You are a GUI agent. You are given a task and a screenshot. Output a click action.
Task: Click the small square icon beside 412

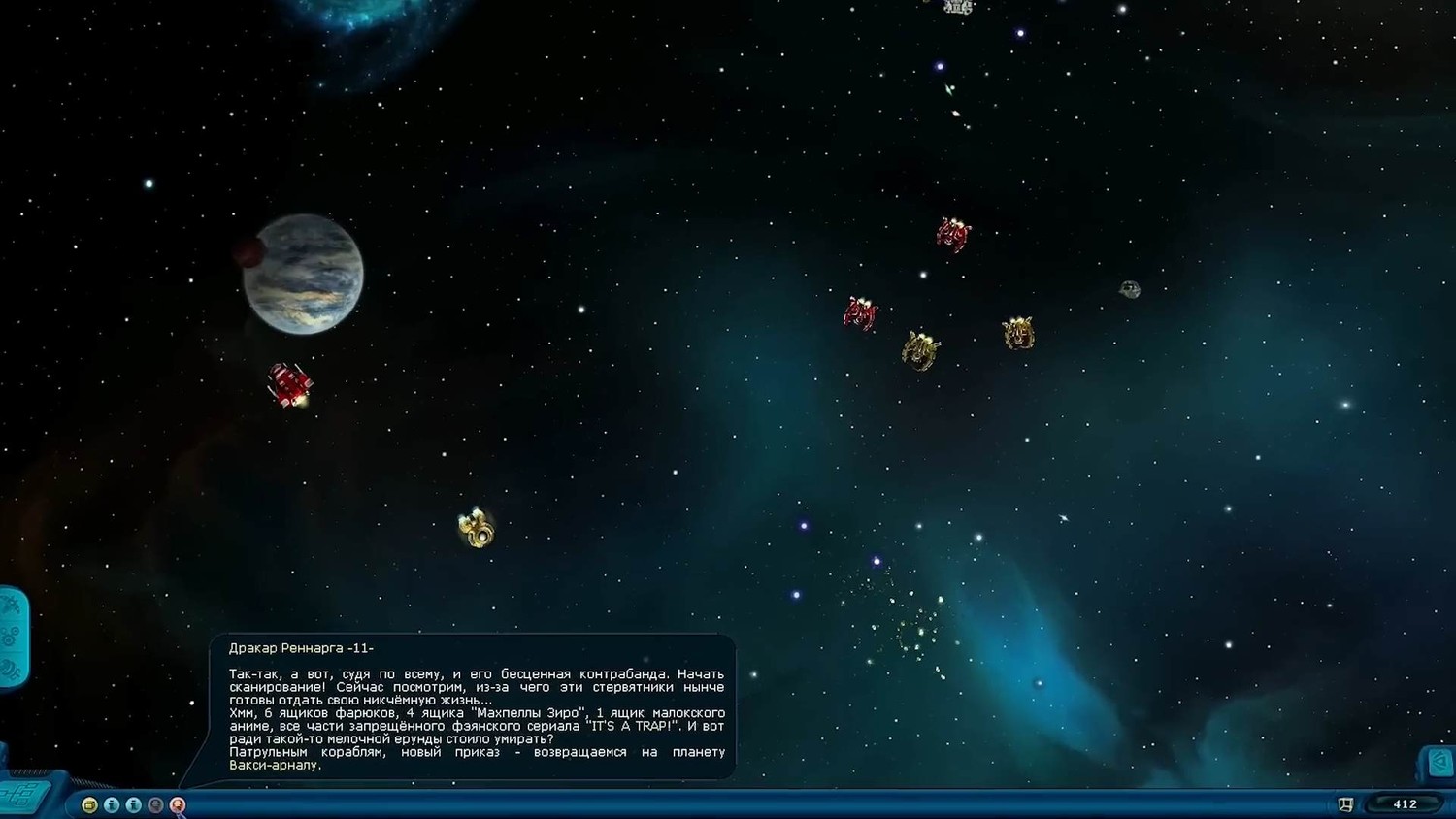point(1345,804)
